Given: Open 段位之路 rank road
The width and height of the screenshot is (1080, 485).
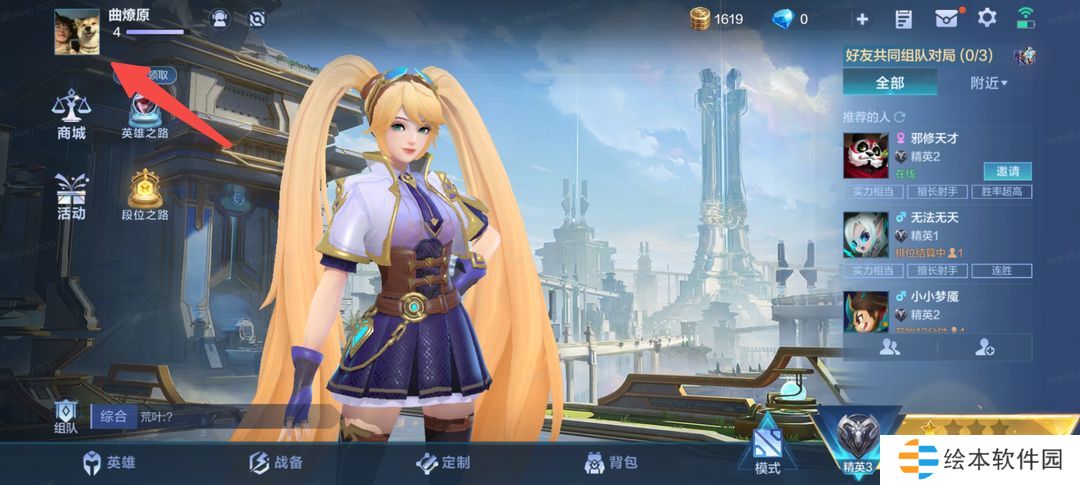Looking at the screenshot, I should coord(145,194).
